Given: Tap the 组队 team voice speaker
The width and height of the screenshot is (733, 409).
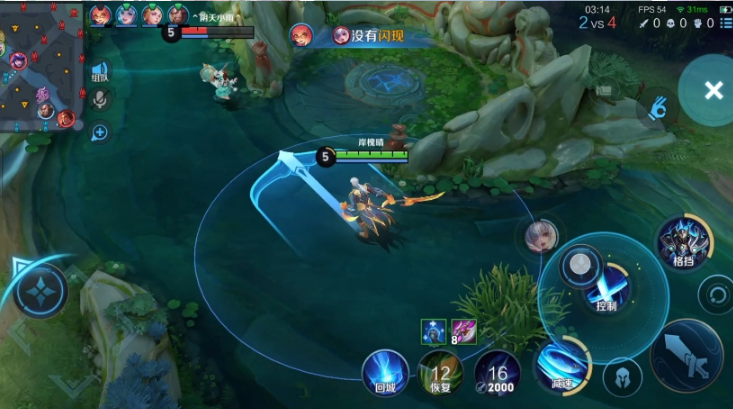Looking at the screenshot, I should 100,71.
